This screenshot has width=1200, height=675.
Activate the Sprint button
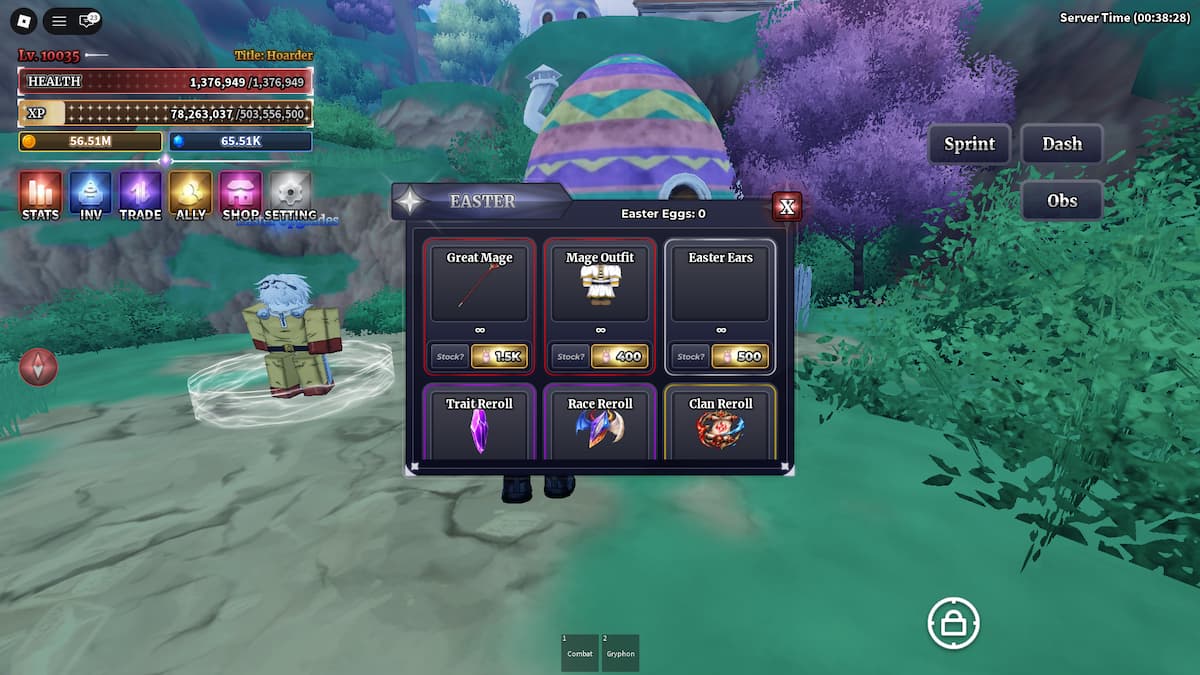tap(969, 144)
